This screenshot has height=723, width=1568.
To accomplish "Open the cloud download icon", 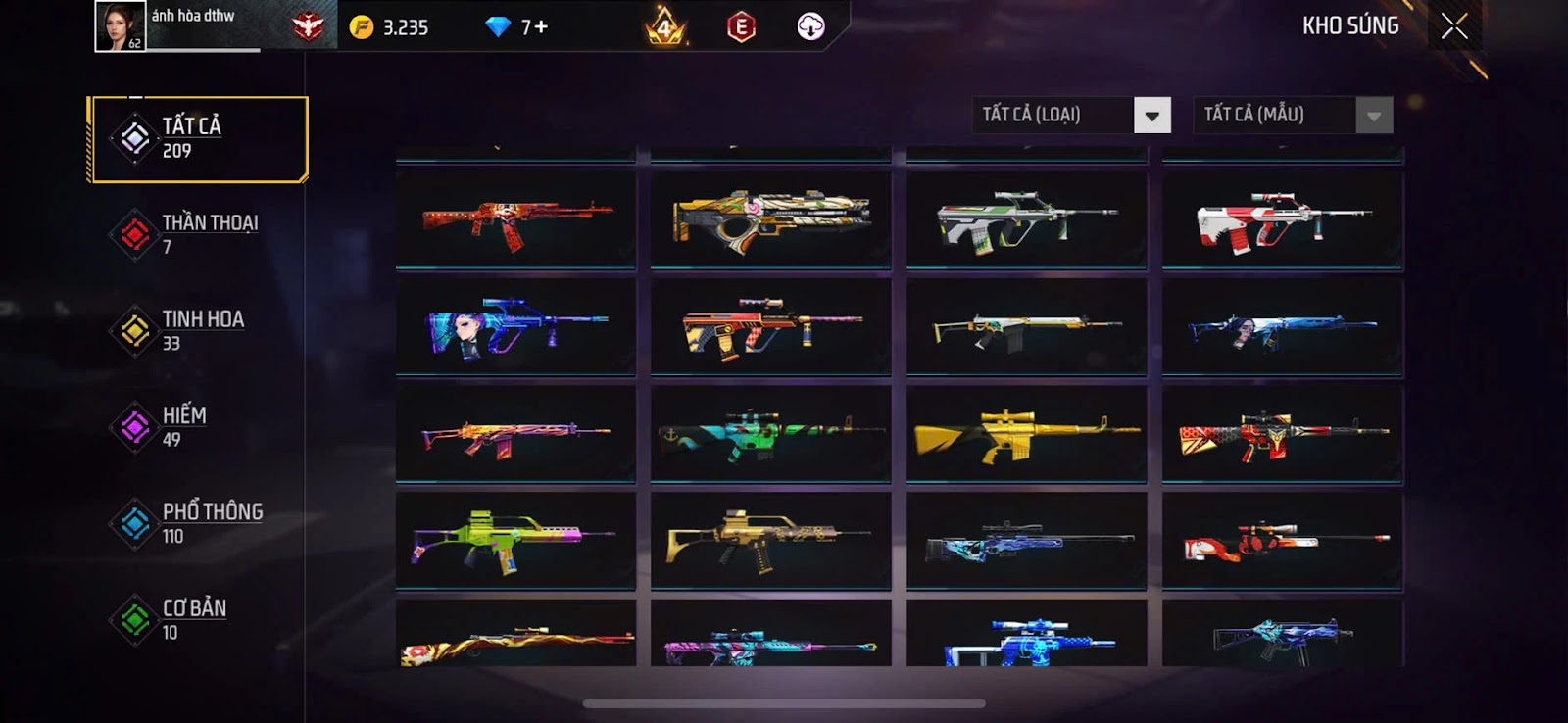I will [810, 27].
